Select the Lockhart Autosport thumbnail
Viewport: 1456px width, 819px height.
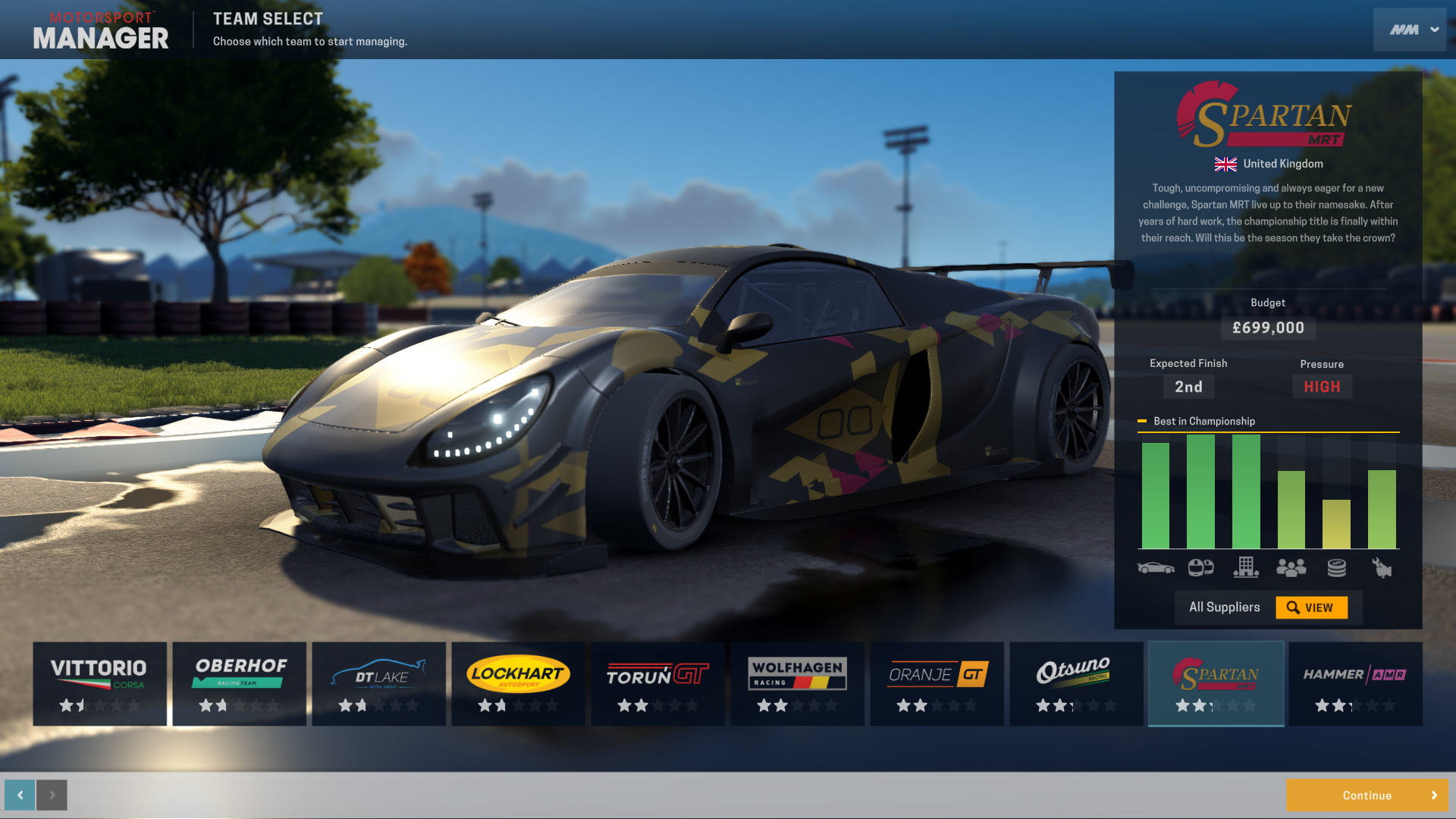[518, 683]
